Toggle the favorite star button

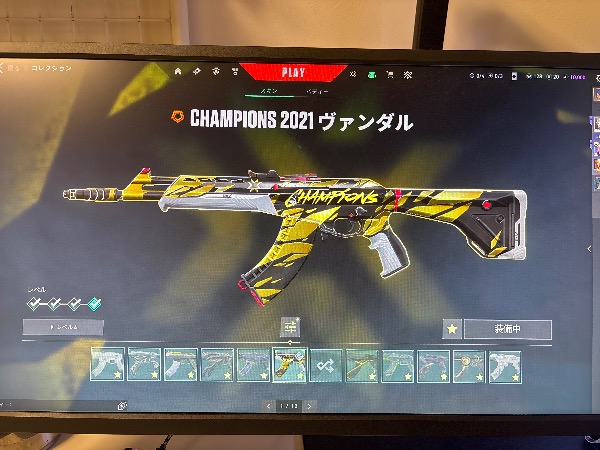pos(452,329)
